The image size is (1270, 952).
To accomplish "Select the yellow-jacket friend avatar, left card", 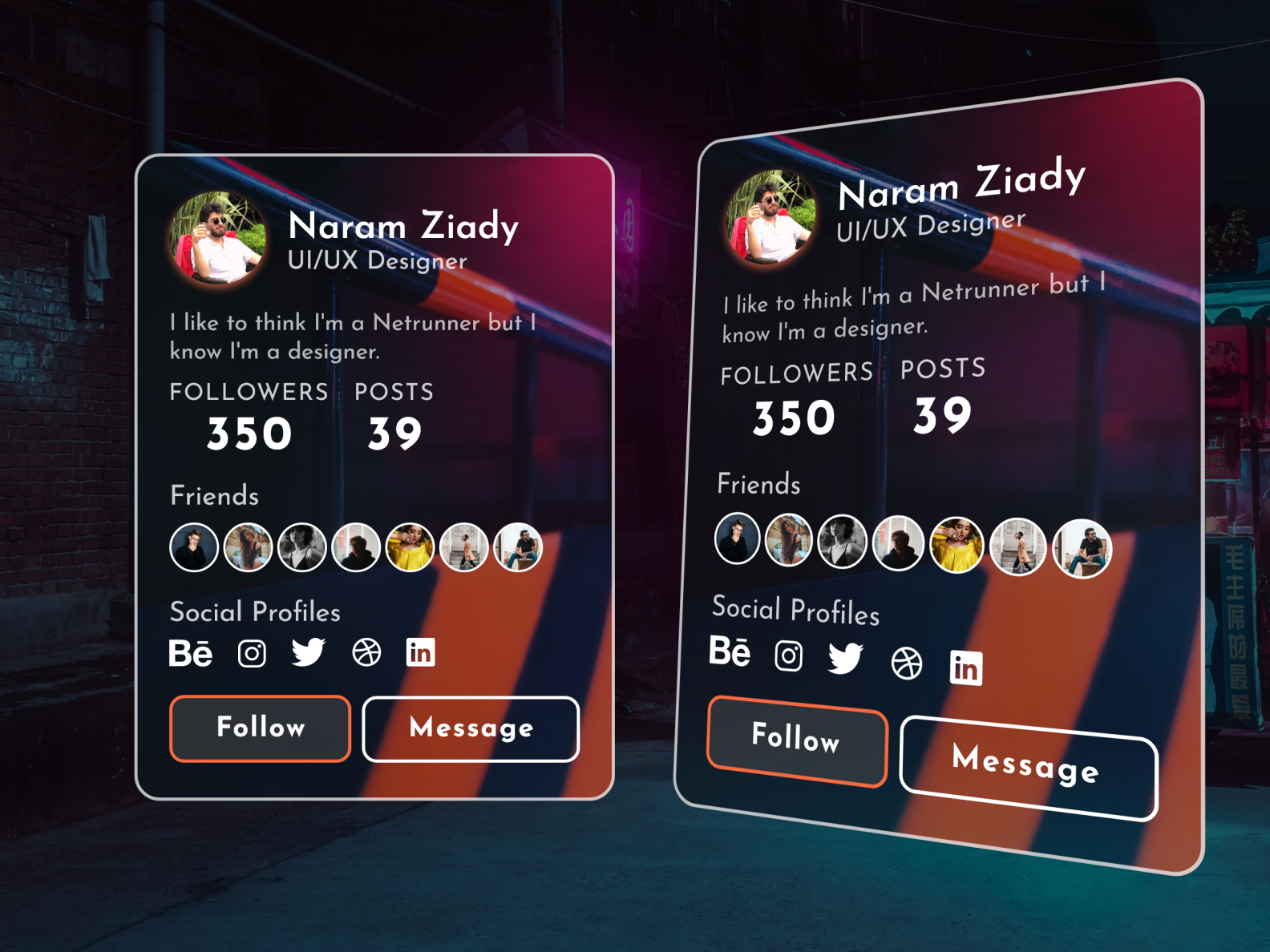I will (410, 547).
